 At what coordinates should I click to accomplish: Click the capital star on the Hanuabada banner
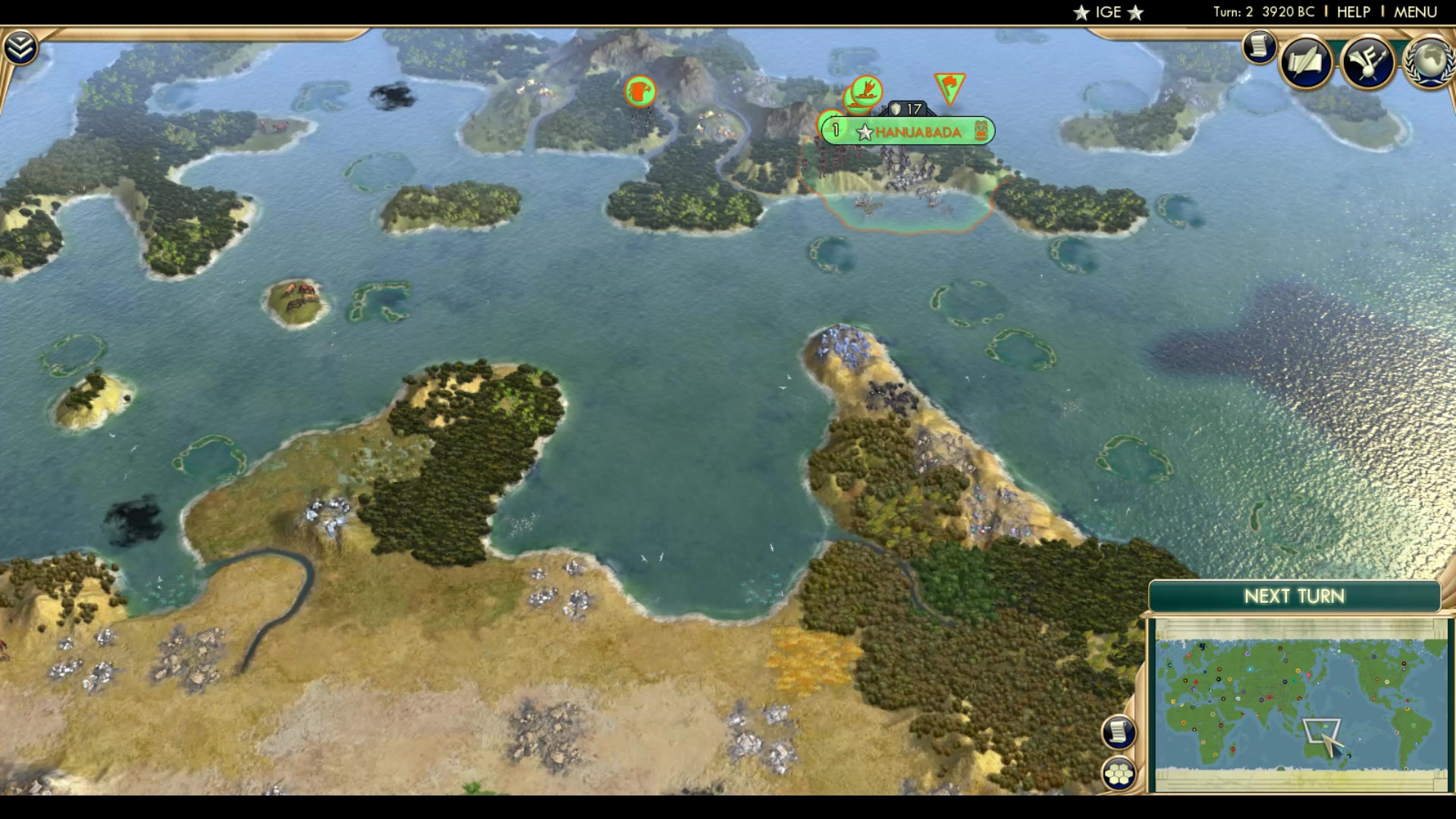[863, 130]
